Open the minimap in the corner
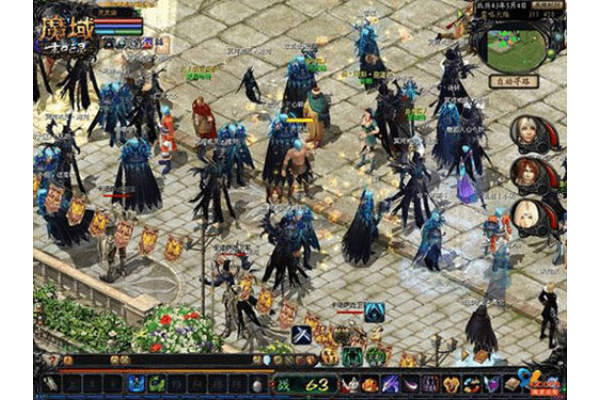This screenshot has width=600, height=400. [x=515, y=44]
